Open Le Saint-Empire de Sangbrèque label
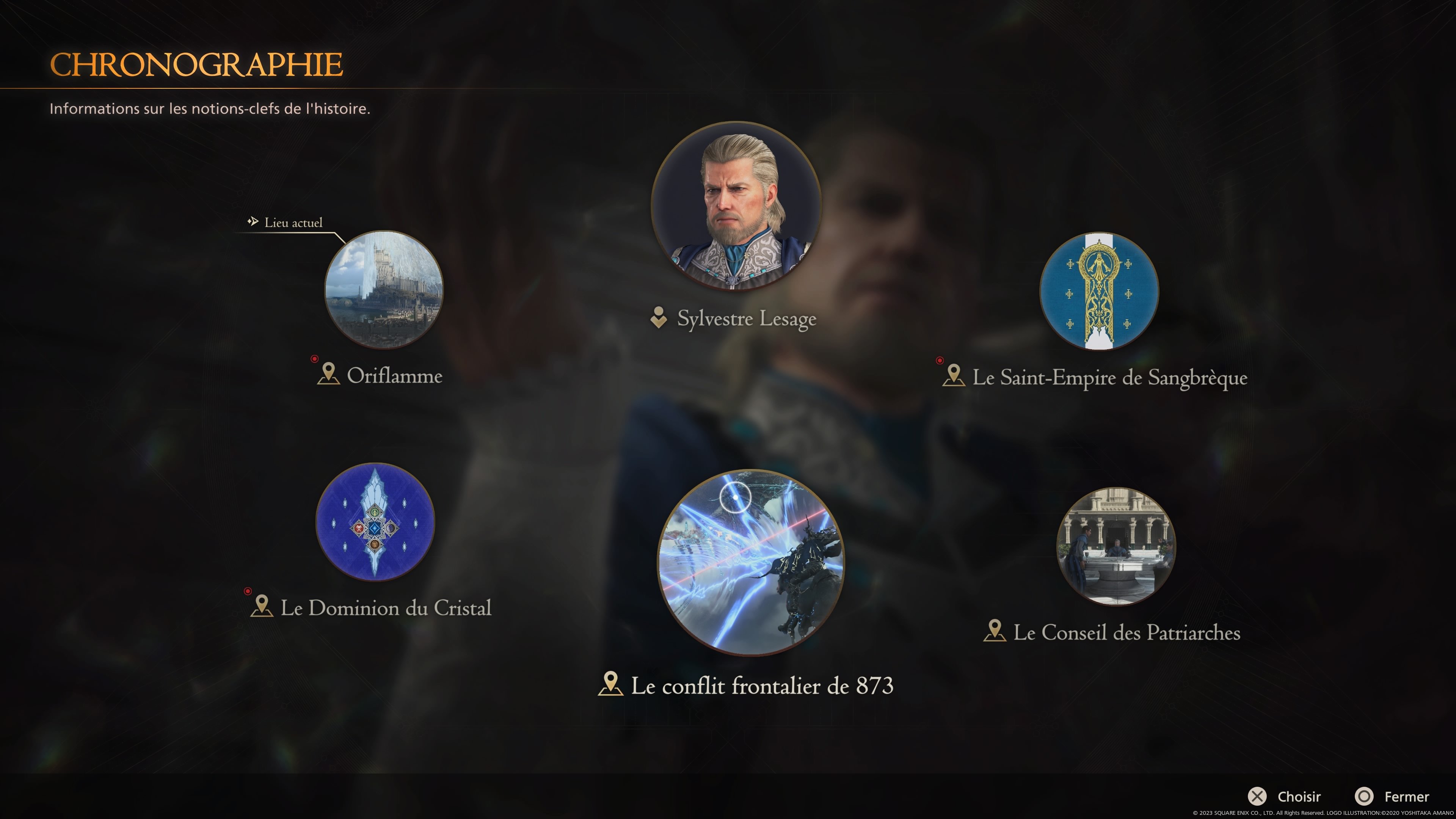 (x=1109, y=378)
